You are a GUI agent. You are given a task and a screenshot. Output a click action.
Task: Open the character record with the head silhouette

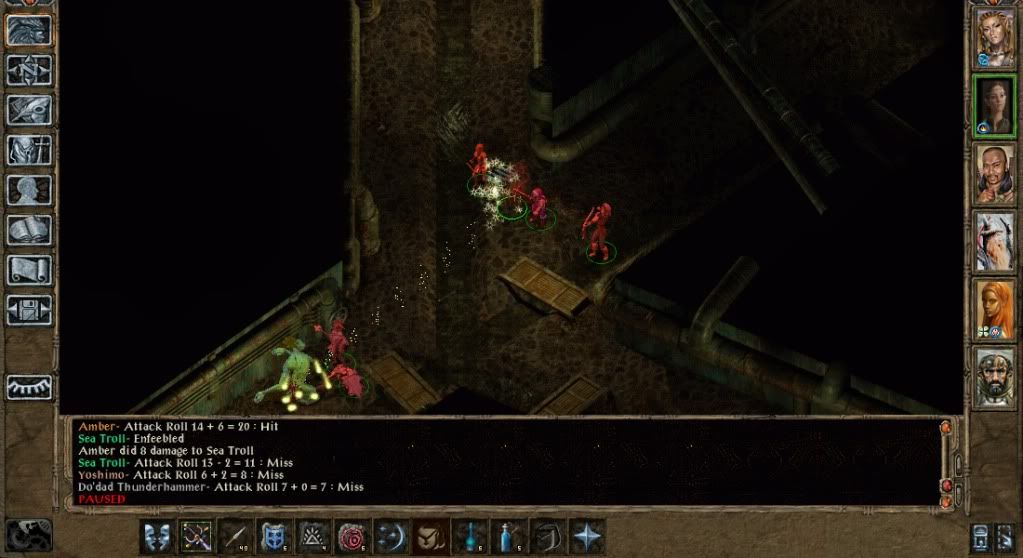(x=29, y=190)
